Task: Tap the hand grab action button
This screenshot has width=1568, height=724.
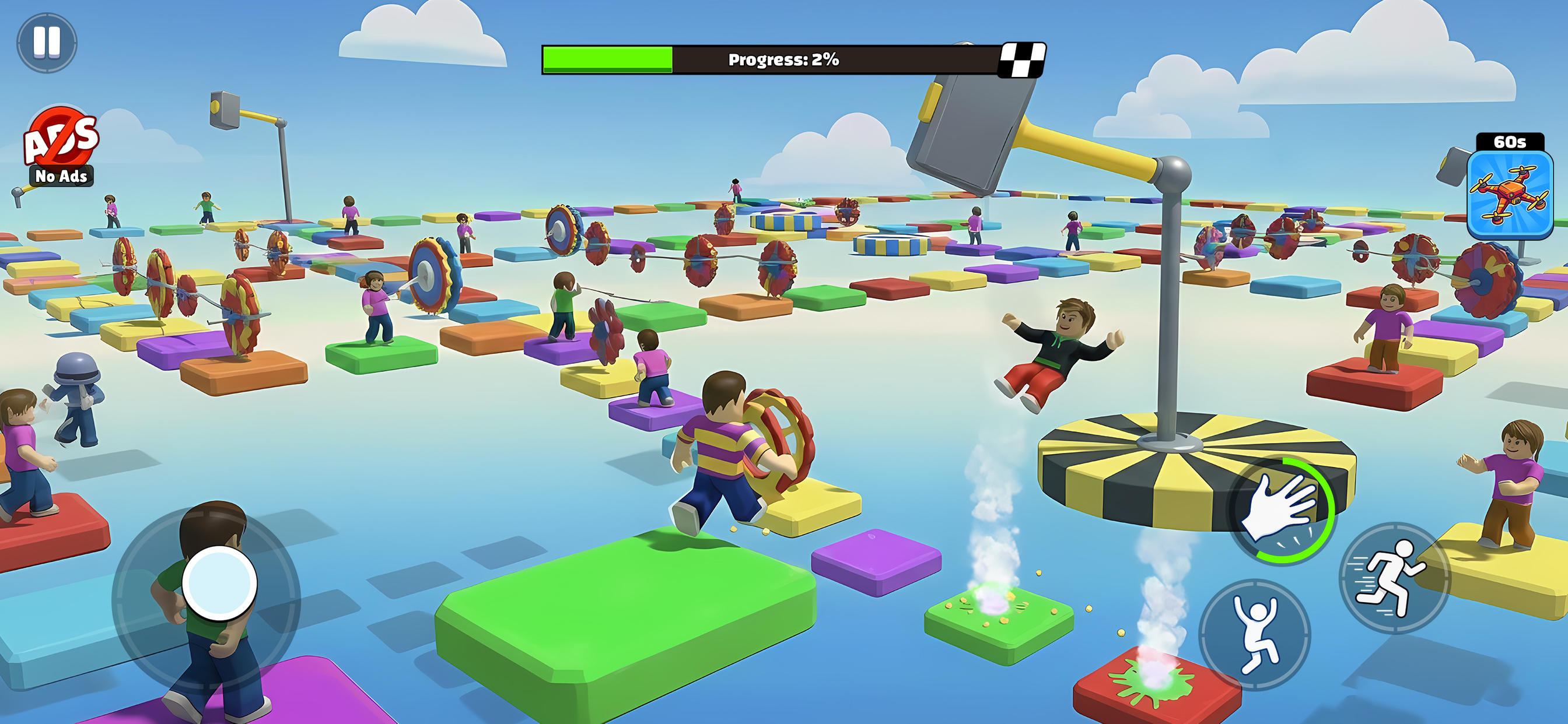Action: (1280, 510)
